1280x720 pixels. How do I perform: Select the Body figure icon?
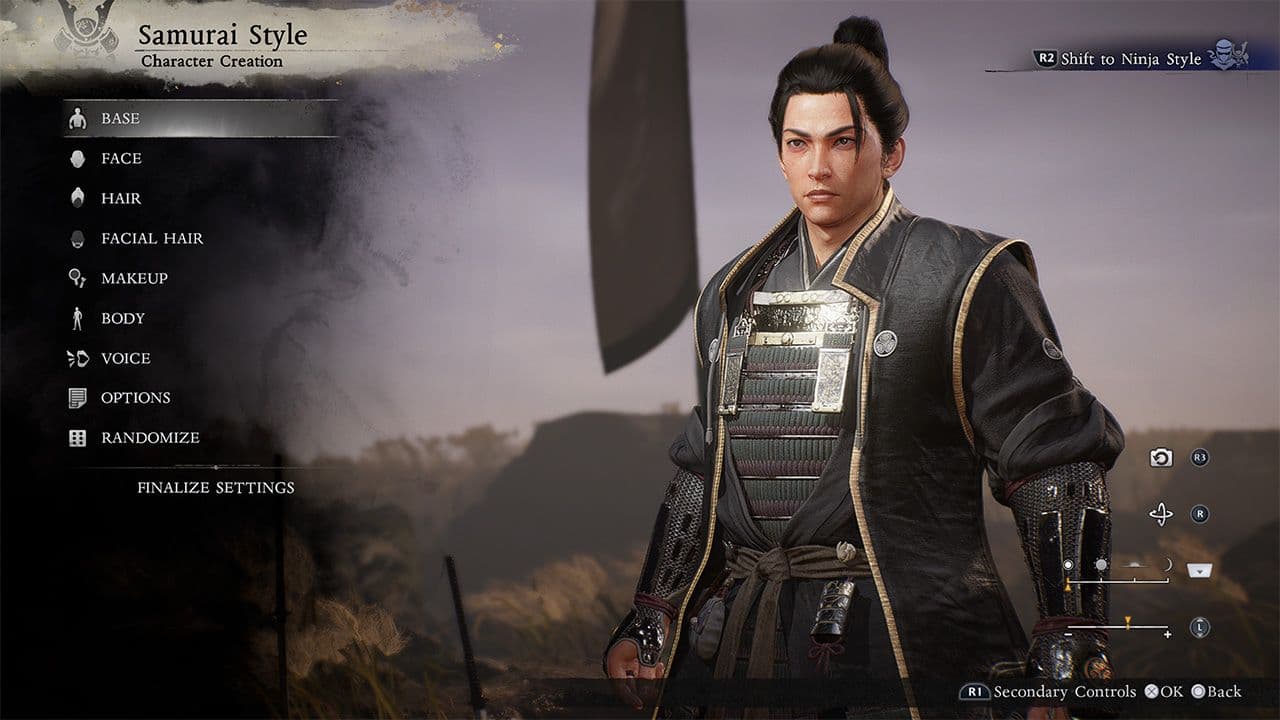pos(78,318)
